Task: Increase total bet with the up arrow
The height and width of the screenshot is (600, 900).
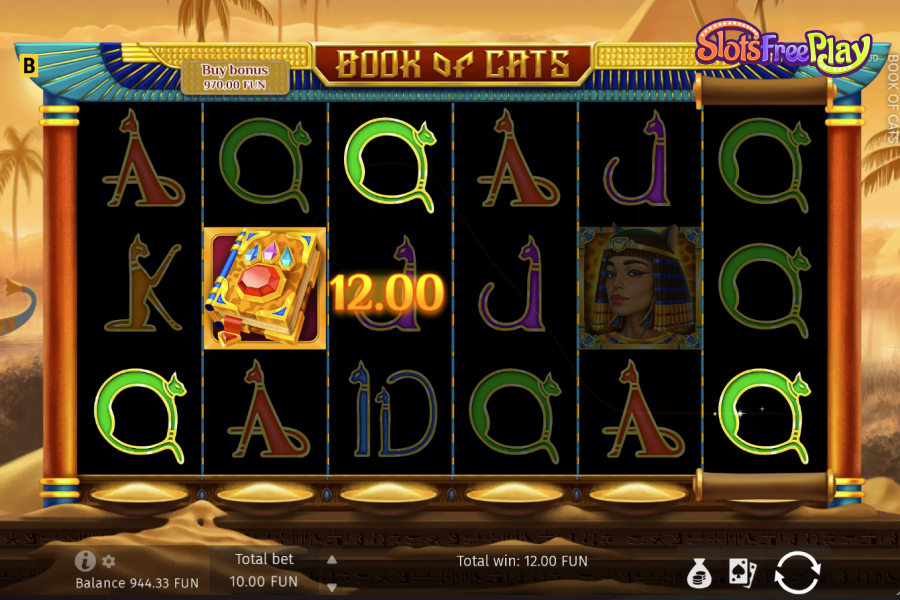Action: (332, 560)
